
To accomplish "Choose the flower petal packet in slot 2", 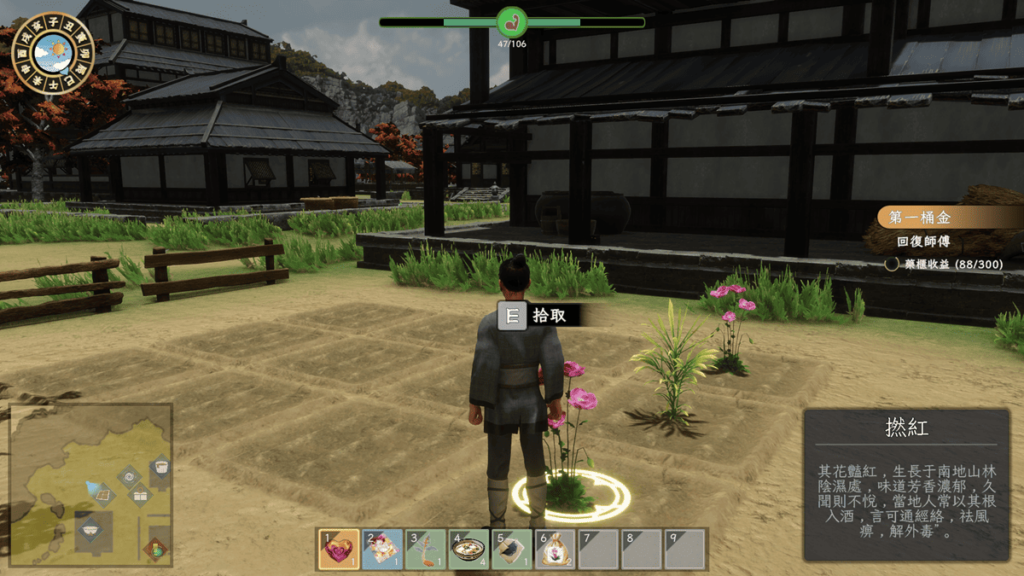I will (382, 549).
